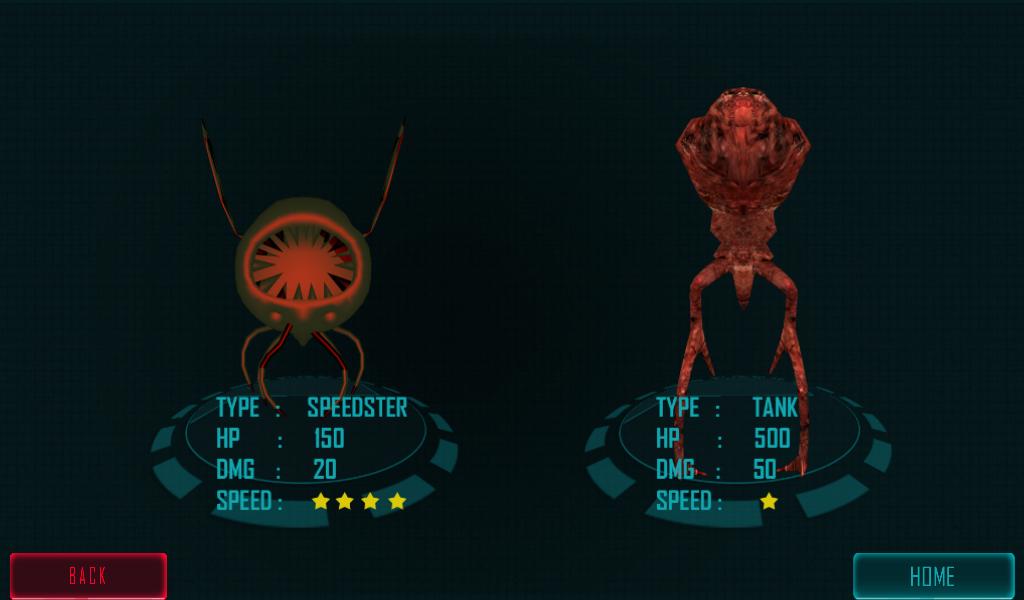Return to the HOME screen
The height and width of the screenshot is (600, 1024).
(x=932, y=576)
